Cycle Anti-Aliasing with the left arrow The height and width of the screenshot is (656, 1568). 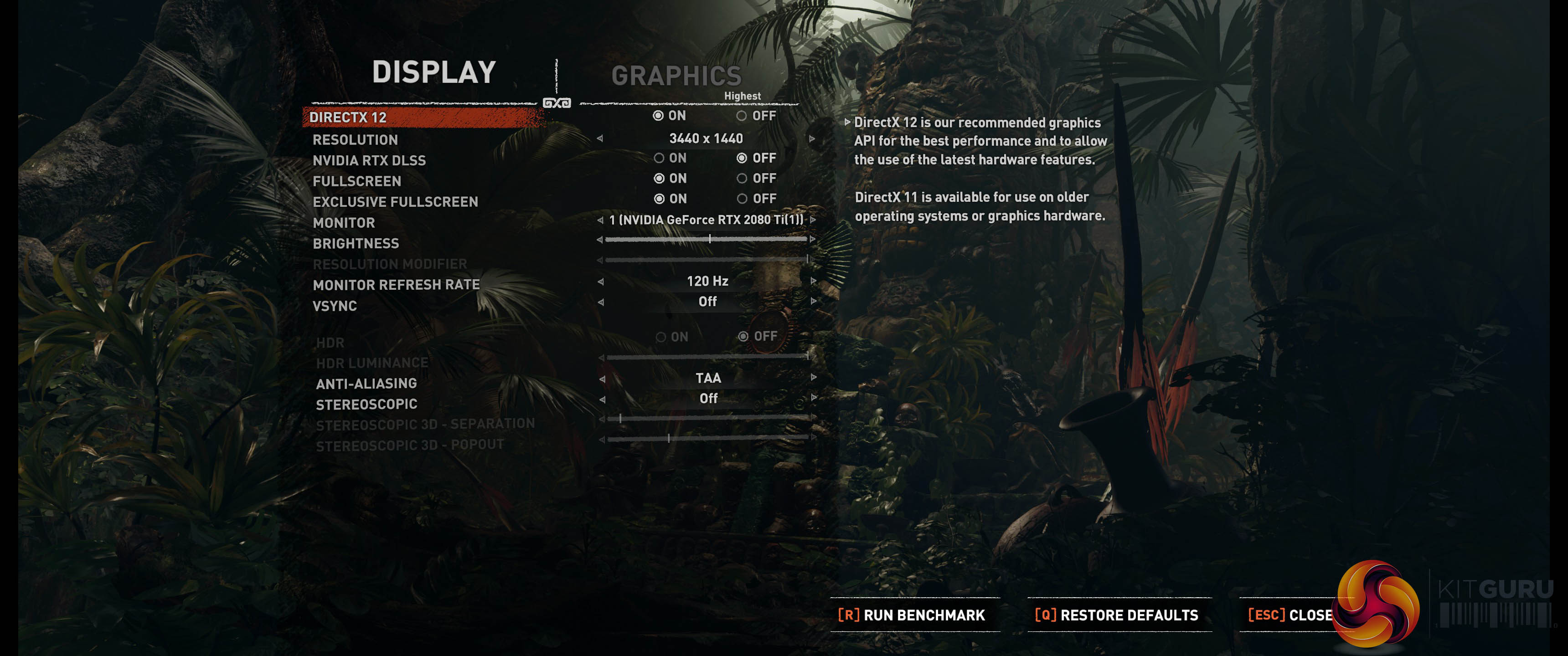point(602,379)
